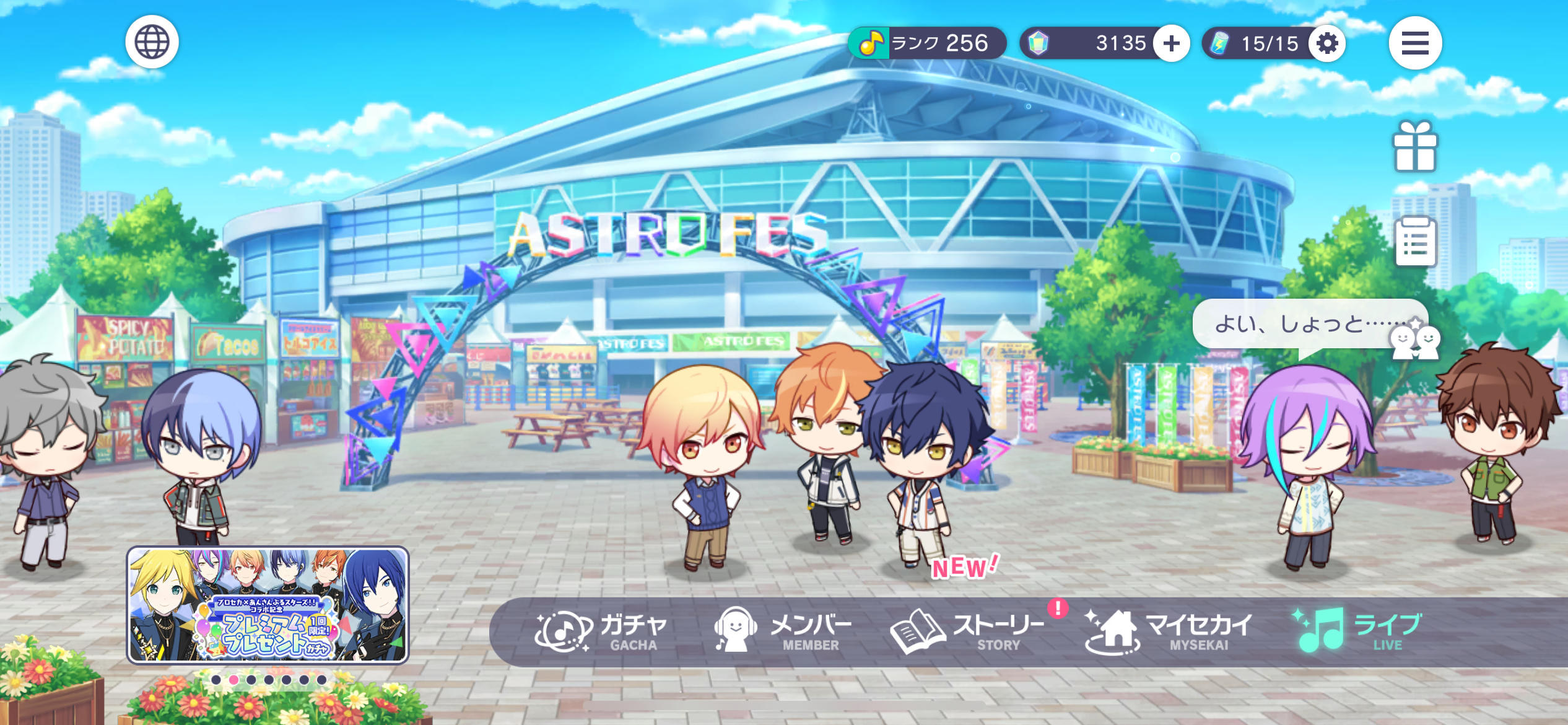Tap the plus button to add crystals

click(1171, 43)
